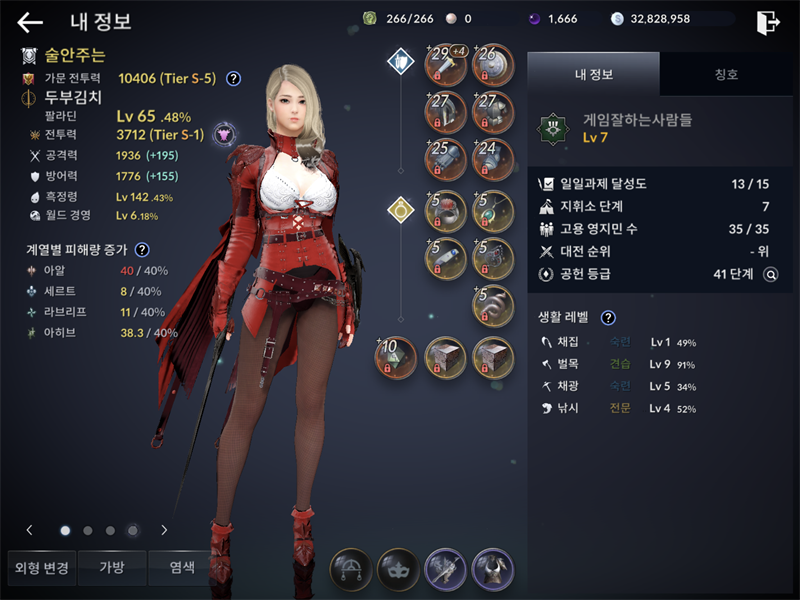This screenshot has width=800, height=600.
Task: Choose the 염색 dye button
Action: pos(181,568)
